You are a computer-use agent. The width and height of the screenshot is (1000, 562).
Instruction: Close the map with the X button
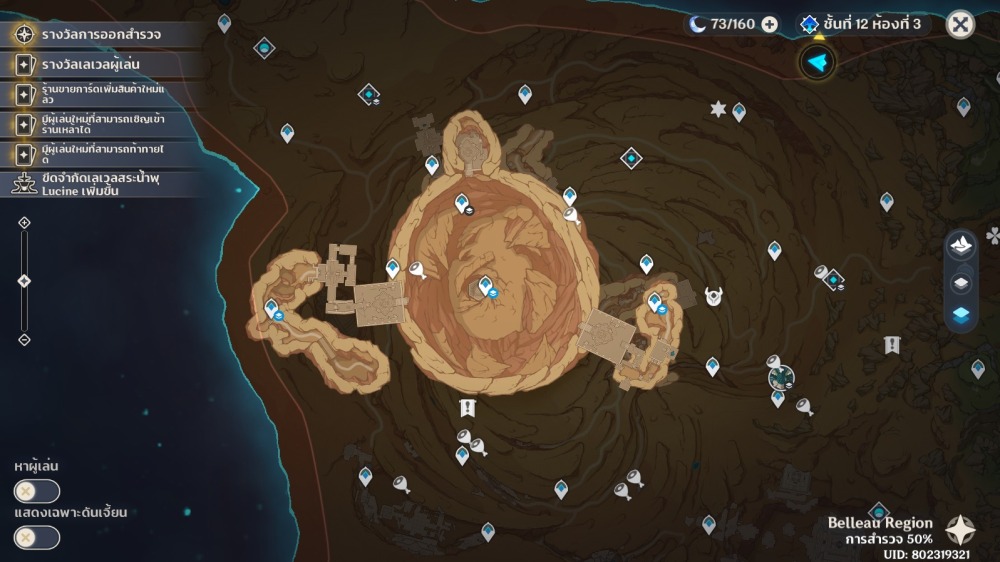pyautogui.click(x=960, y=24)
